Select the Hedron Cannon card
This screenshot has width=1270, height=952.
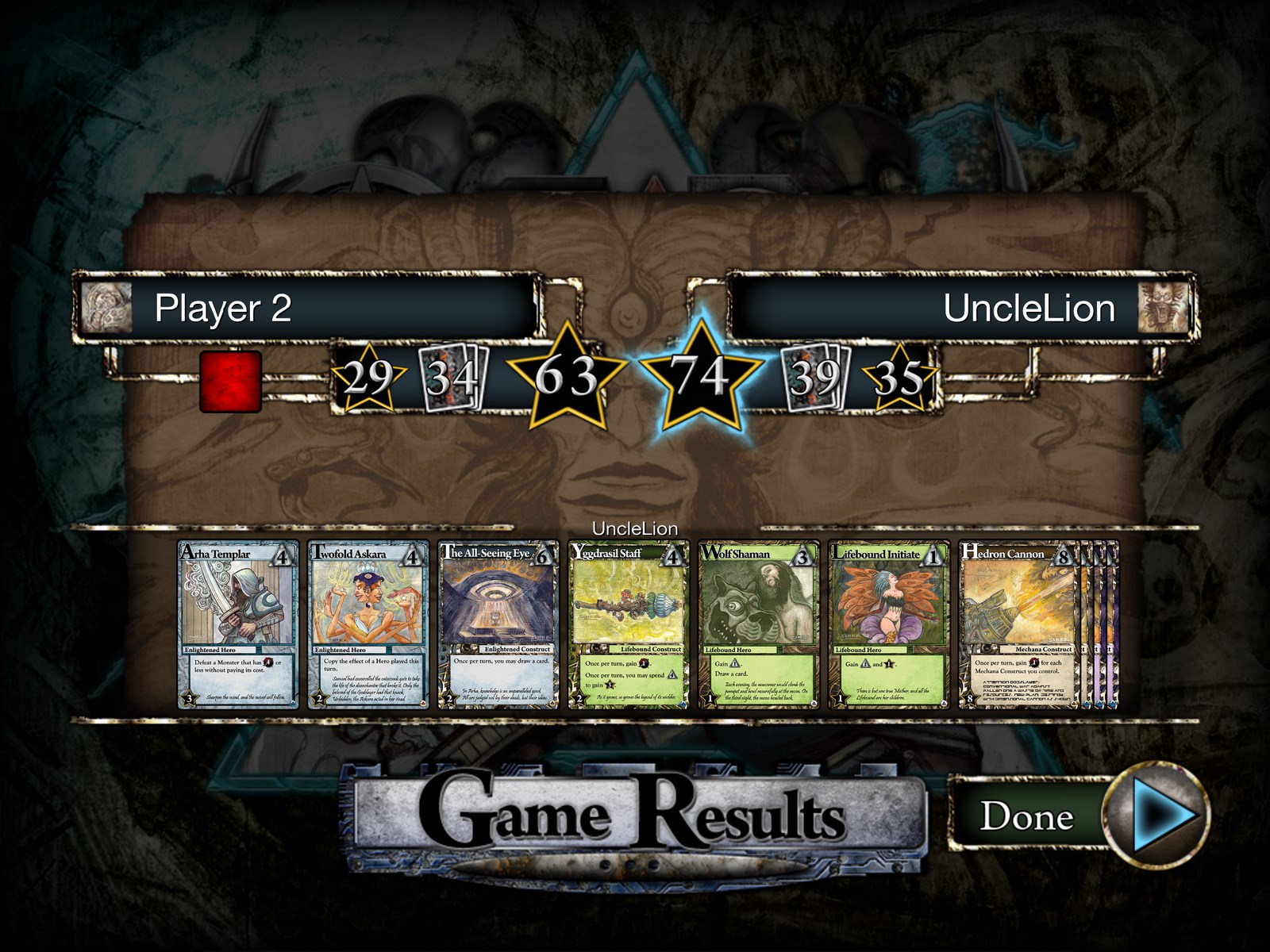[1018, 624]
